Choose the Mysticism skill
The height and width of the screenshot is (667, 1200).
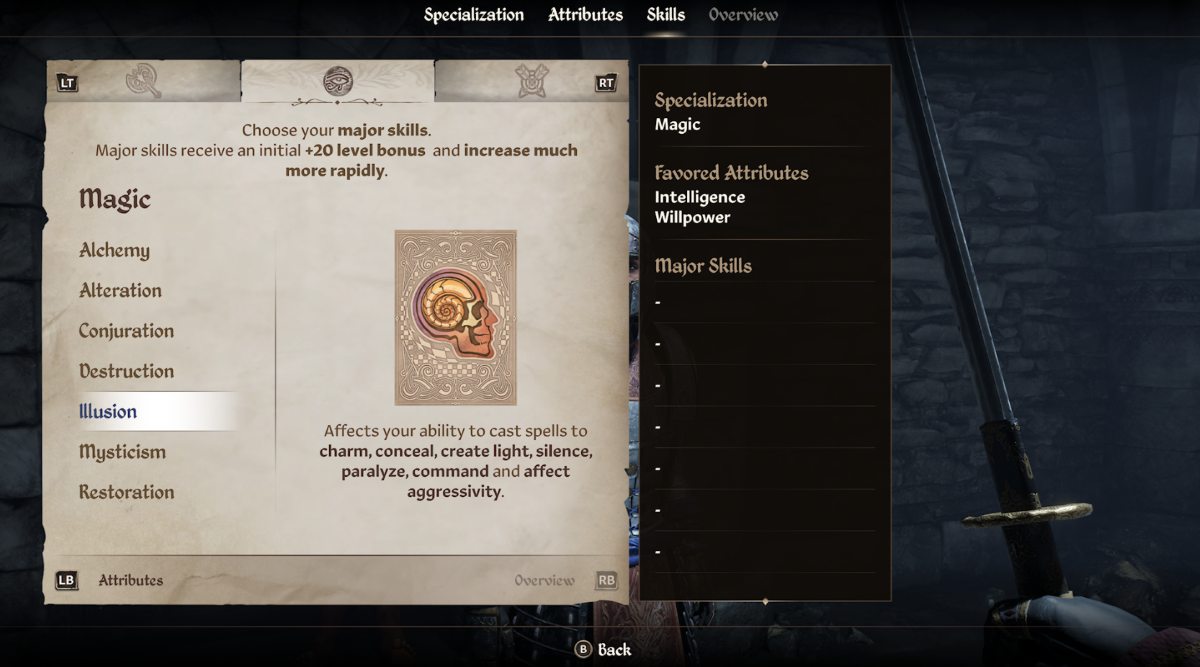click(122, 452)
